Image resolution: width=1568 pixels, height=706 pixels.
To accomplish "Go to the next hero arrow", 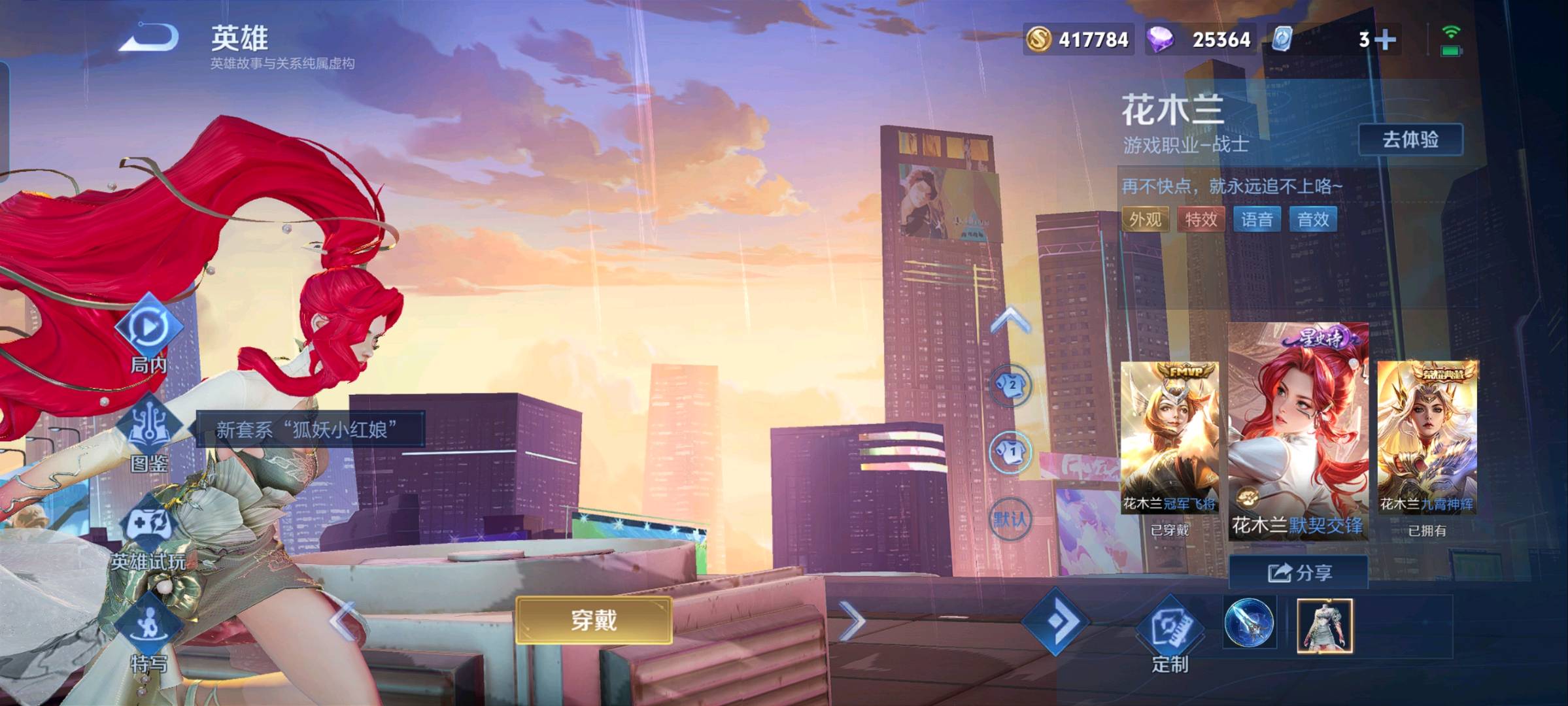I will (x=852, y=621).
